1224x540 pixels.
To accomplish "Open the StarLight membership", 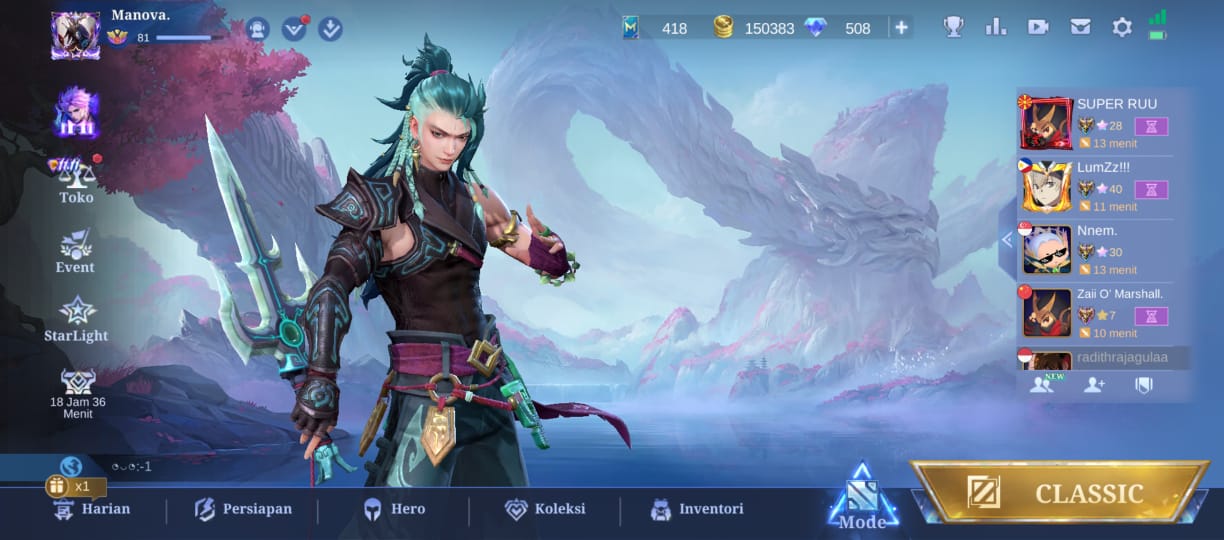I will coord(76,320).
